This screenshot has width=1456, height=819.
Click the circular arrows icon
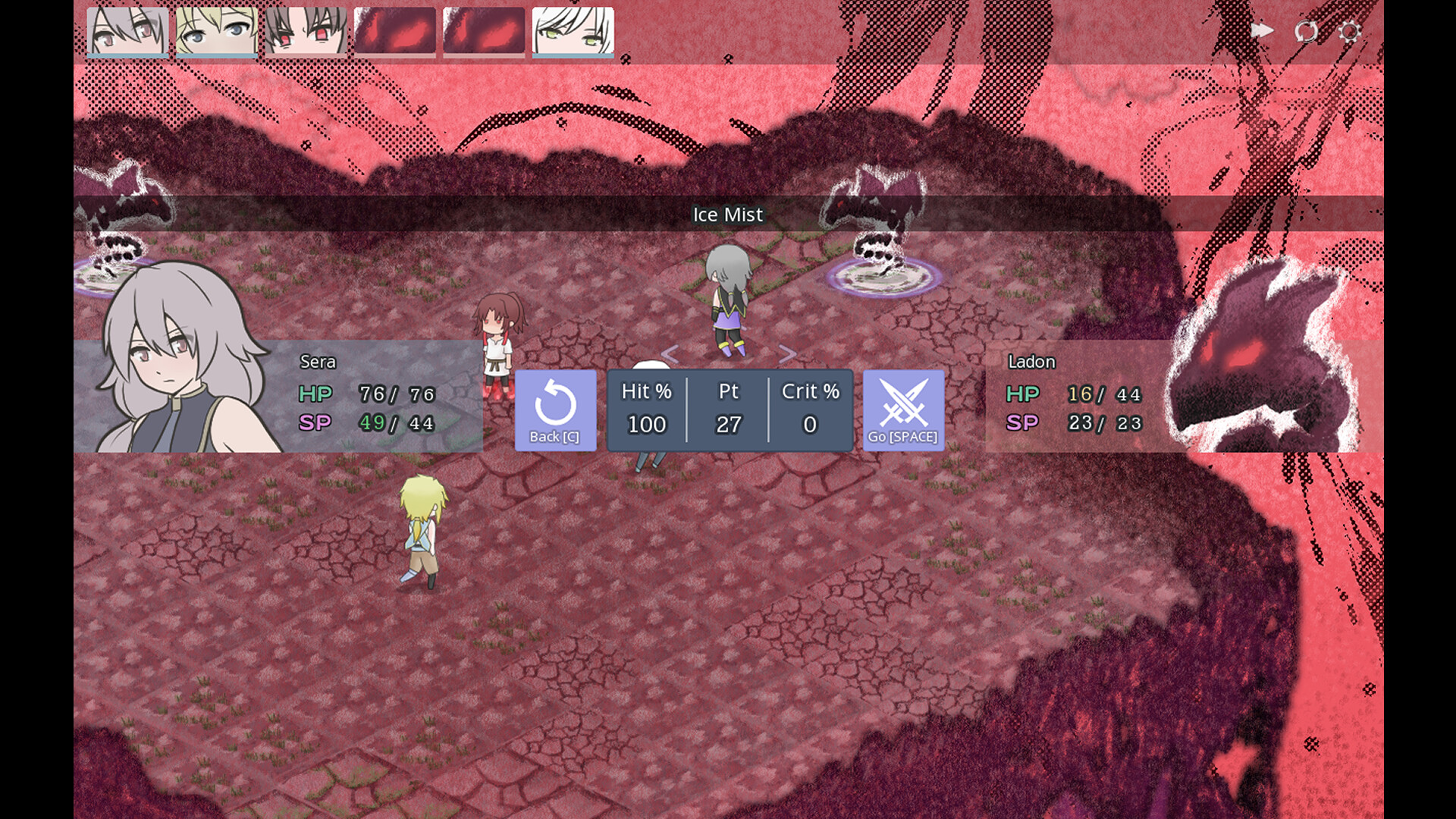pos(1306,32)
